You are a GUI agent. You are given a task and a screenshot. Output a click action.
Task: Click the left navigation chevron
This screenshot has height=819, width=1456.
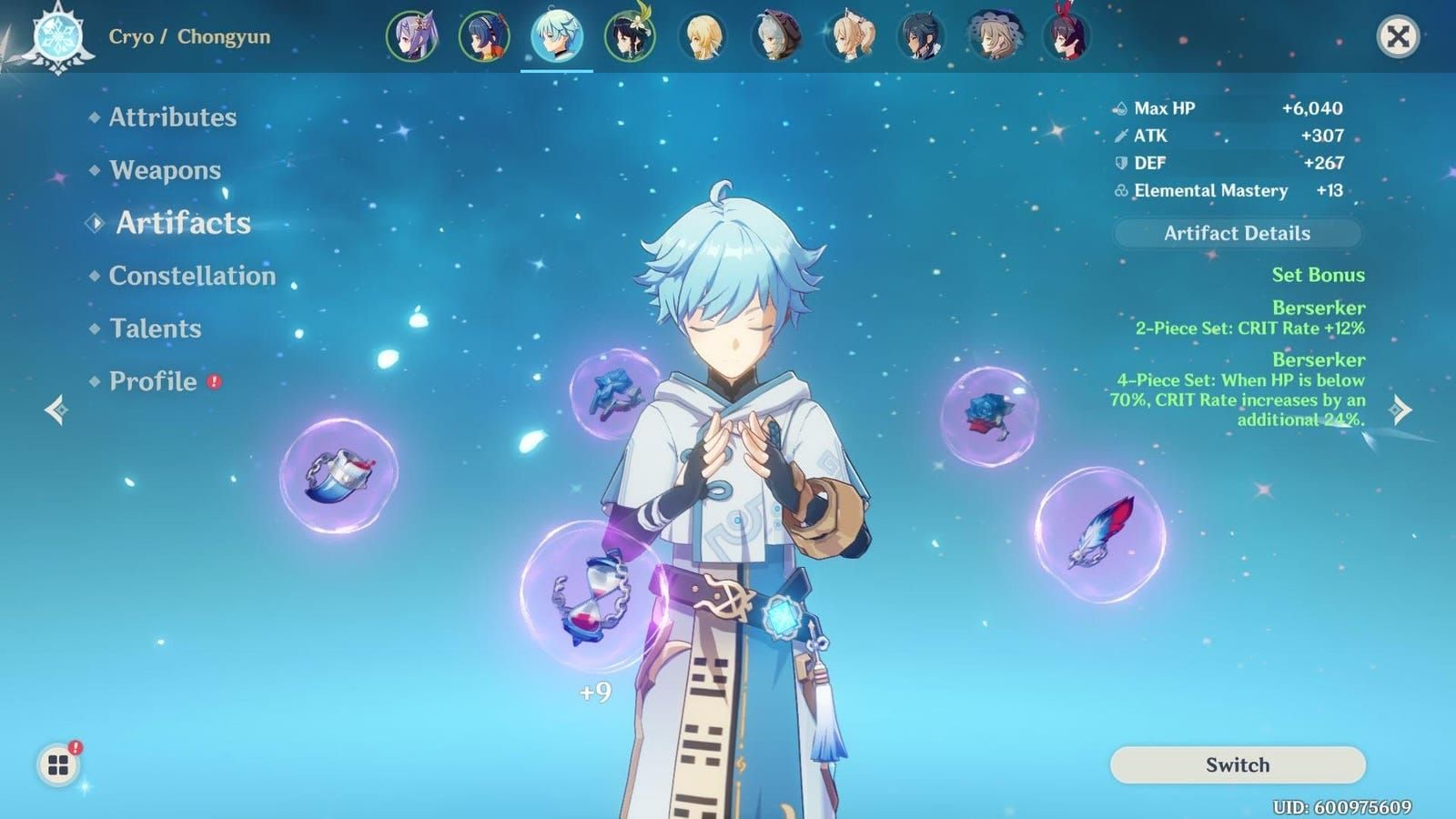pyautogui.click(x=56, y=410)
